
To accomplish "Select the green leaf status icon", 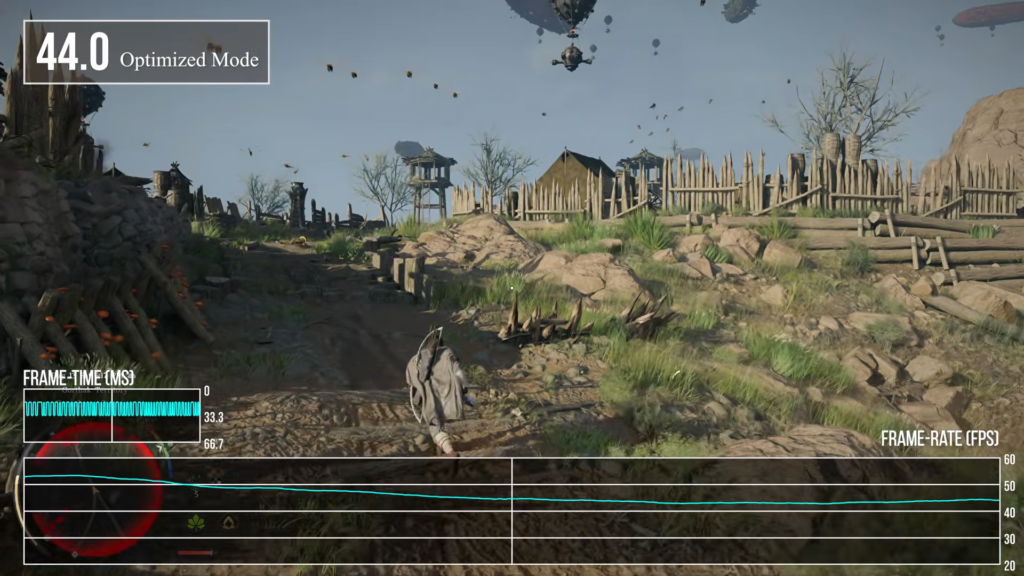I will [196, 522].
